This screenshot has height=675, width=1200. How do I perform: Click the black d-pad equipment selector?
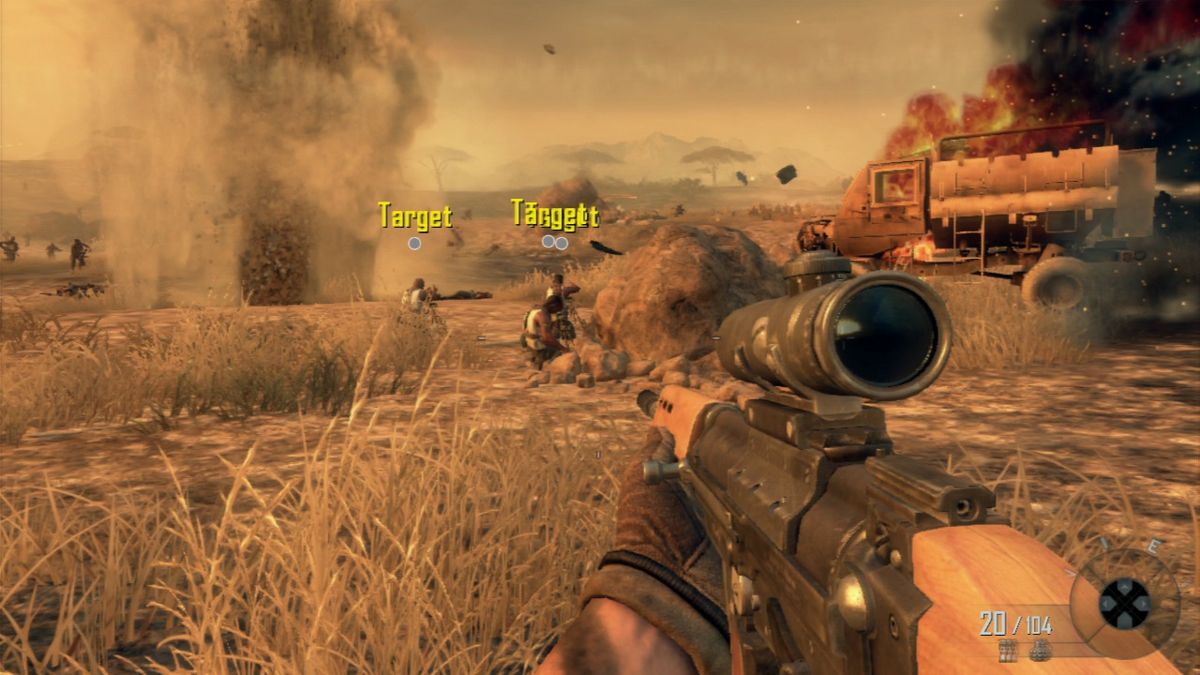(1124, 603)
